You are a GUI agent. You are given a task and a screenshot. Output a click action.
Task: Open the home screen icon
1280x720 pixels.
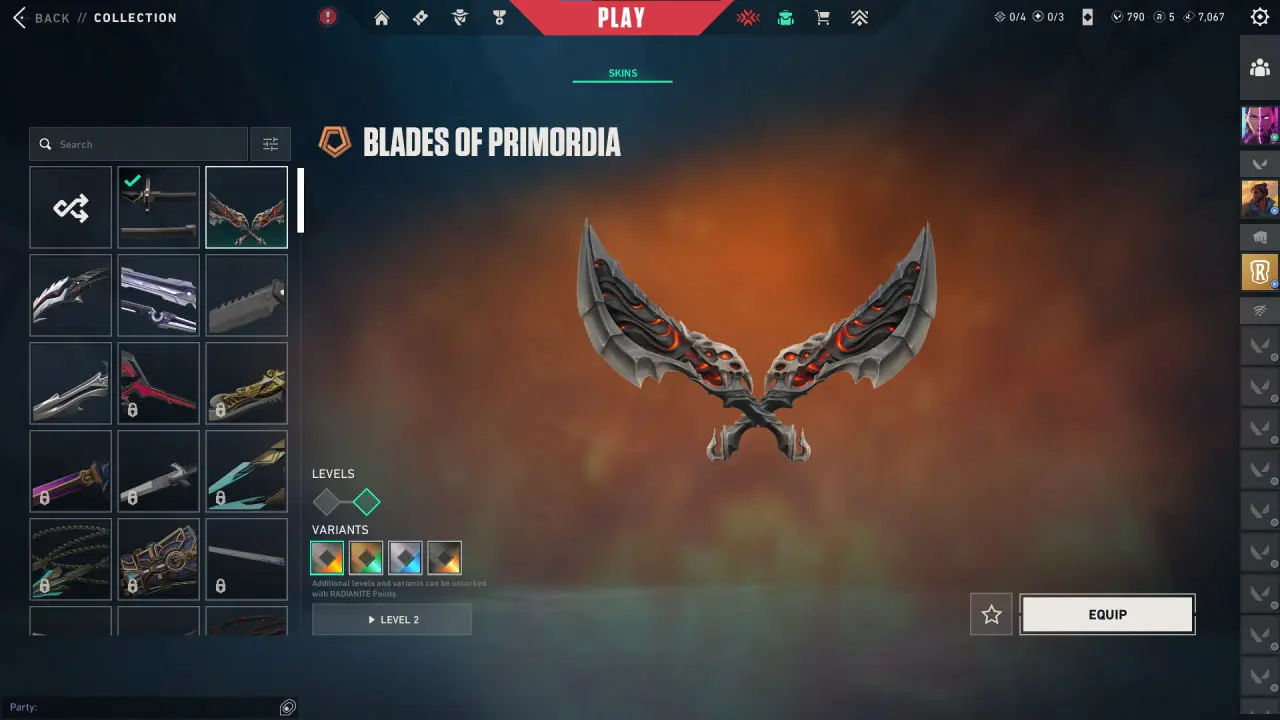(x=381, y=18)
